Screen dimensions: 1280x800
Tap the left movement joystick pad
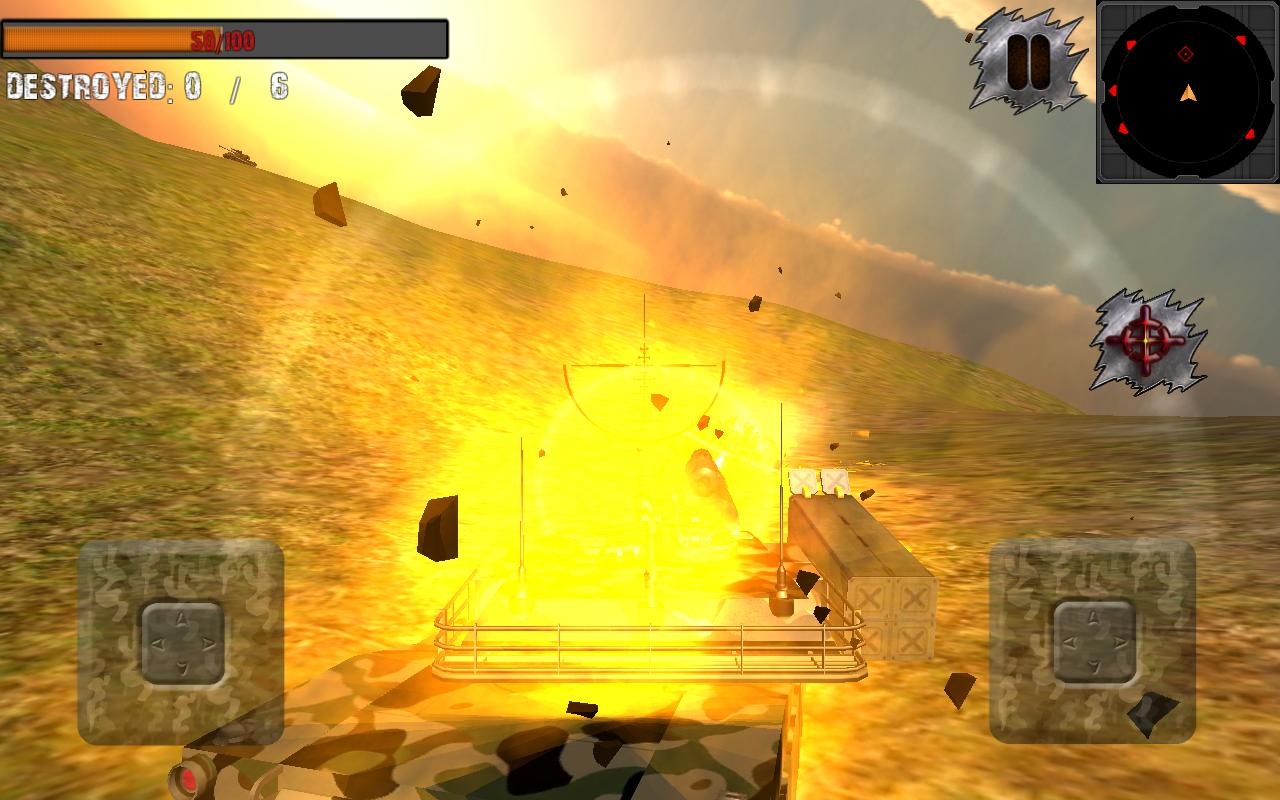point(181,642)
